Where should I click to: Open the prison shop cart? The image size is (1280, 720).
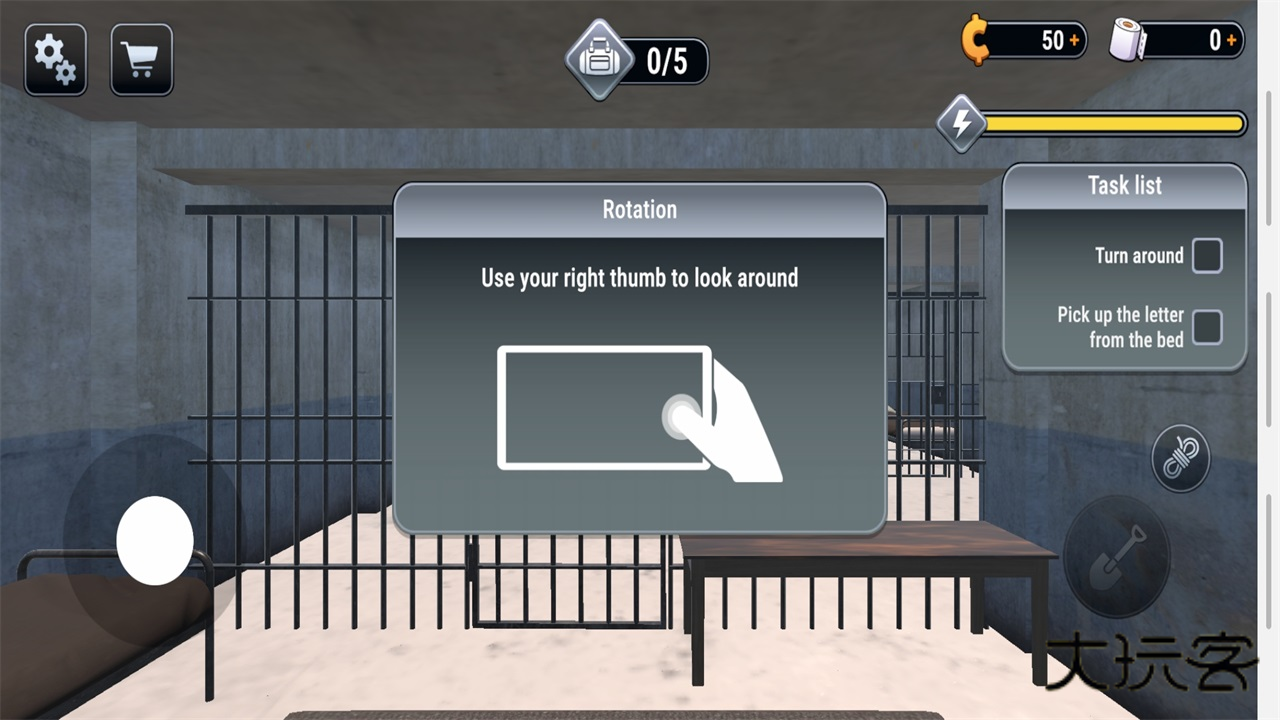[x=141, y=58]
